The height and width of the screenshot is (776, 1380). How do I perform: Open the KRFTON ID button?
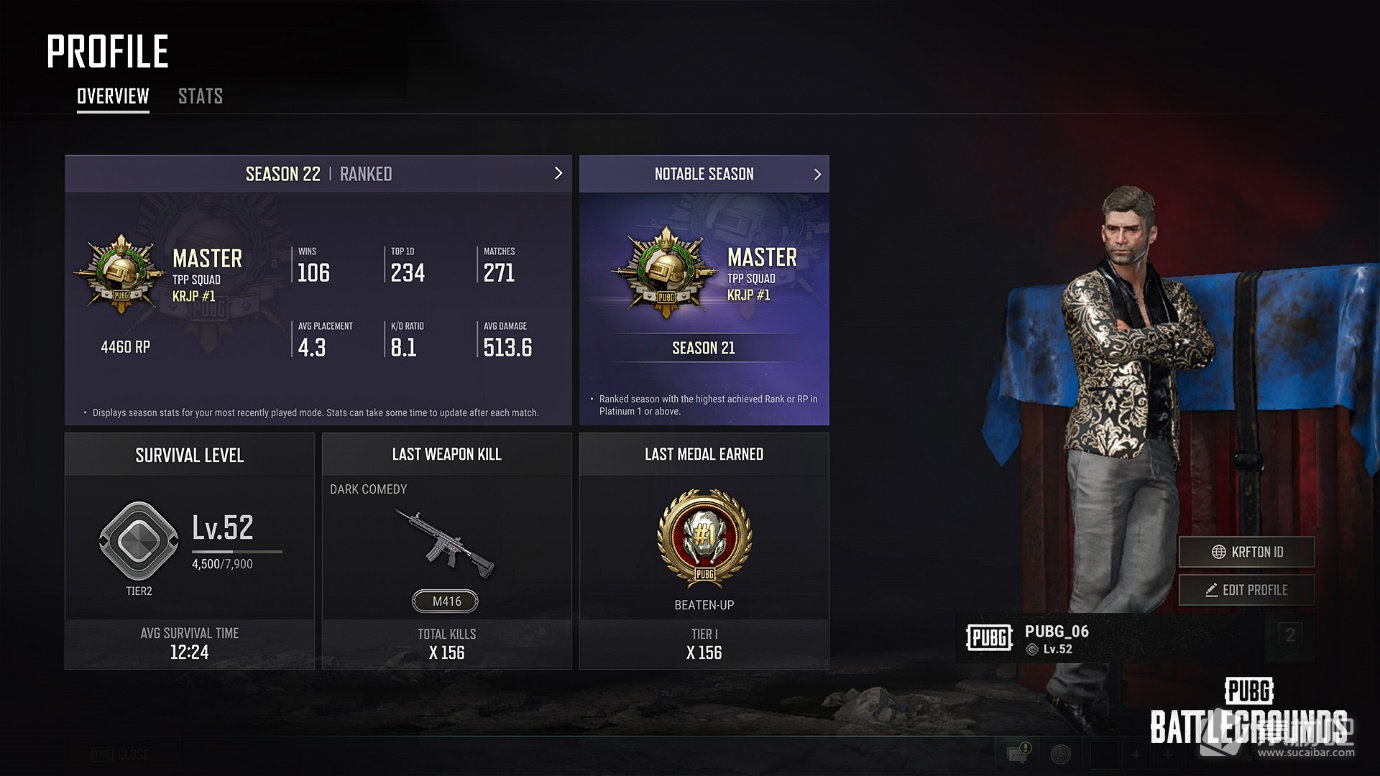pos(1246,552)
